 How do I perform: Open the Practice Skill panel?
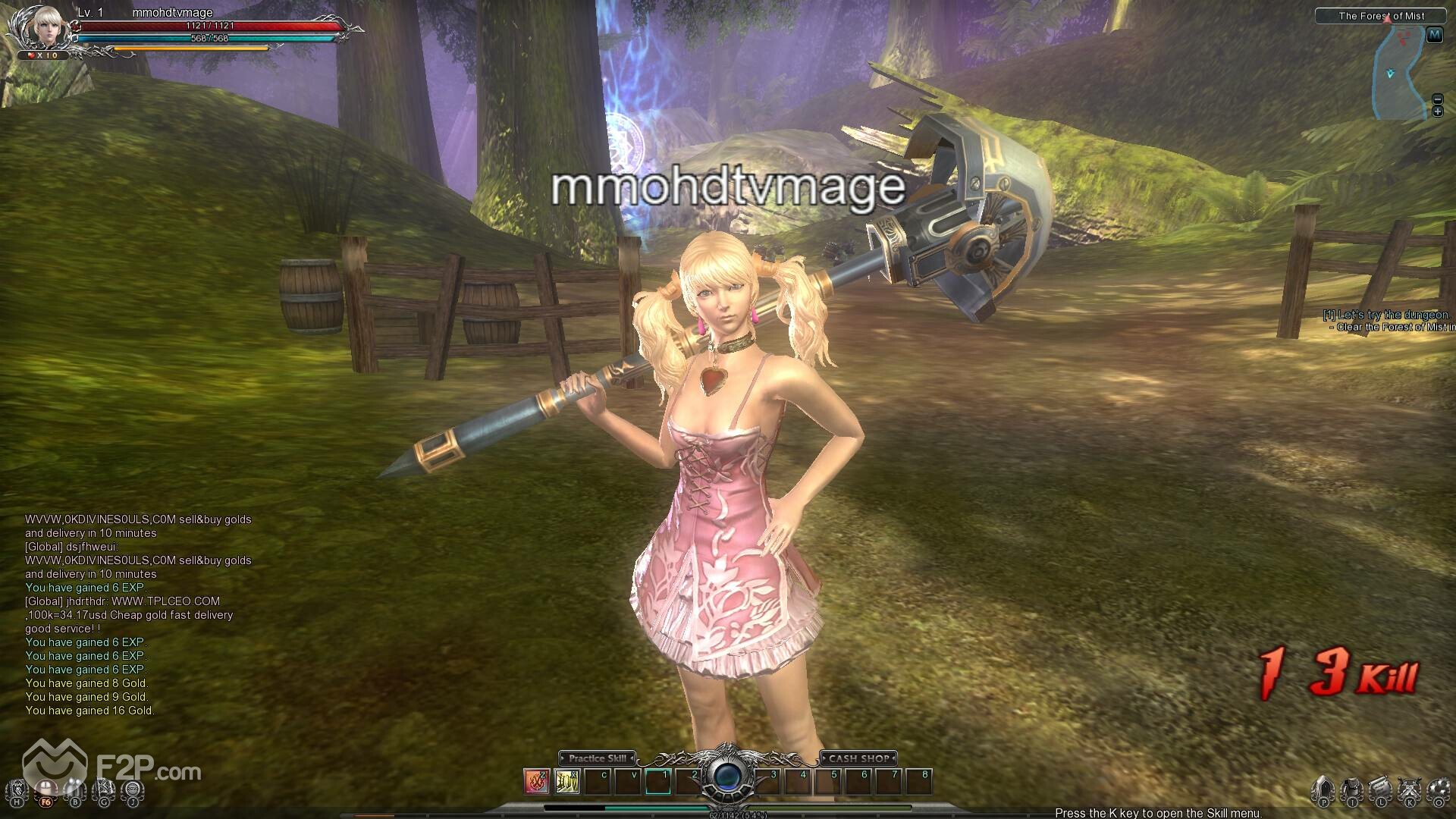[597, 758]
